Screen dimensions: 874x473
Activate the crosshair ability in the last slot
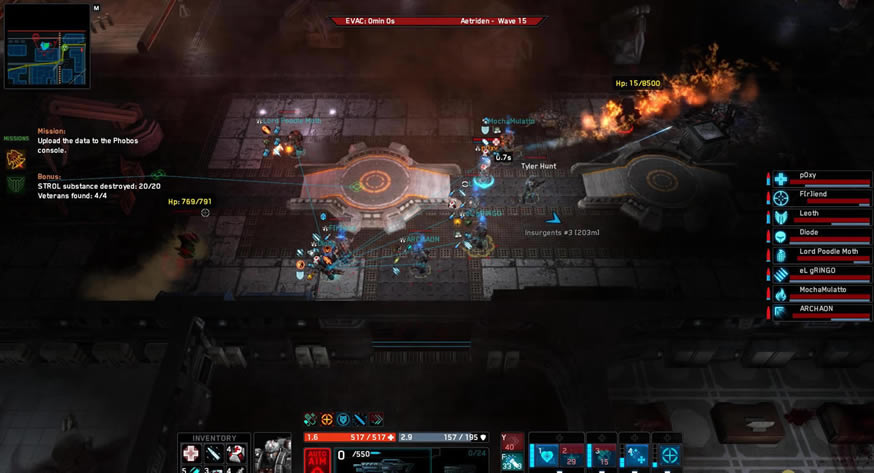pyautogui.click(x=669, y=453)
